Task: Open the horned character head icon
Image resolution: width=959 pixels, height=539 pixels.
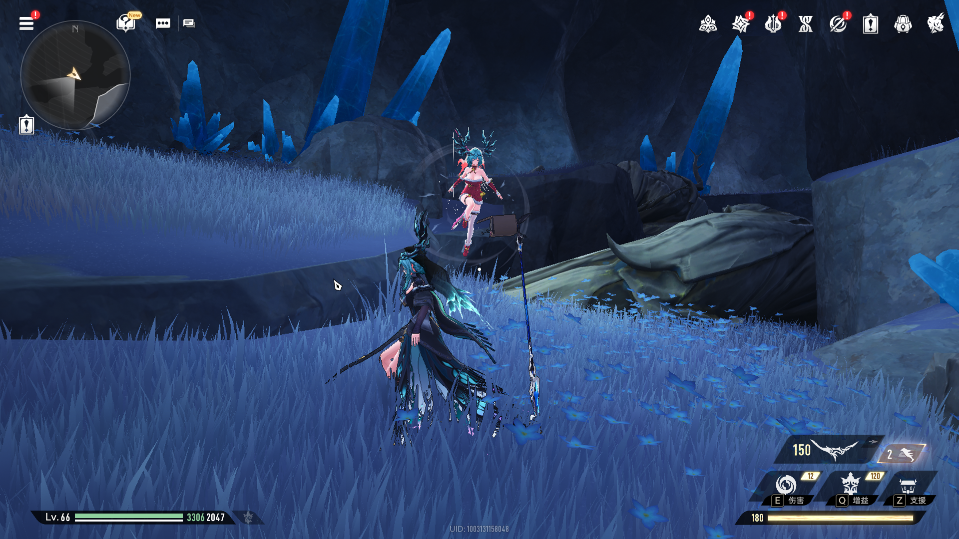Action: click(935, 23)
